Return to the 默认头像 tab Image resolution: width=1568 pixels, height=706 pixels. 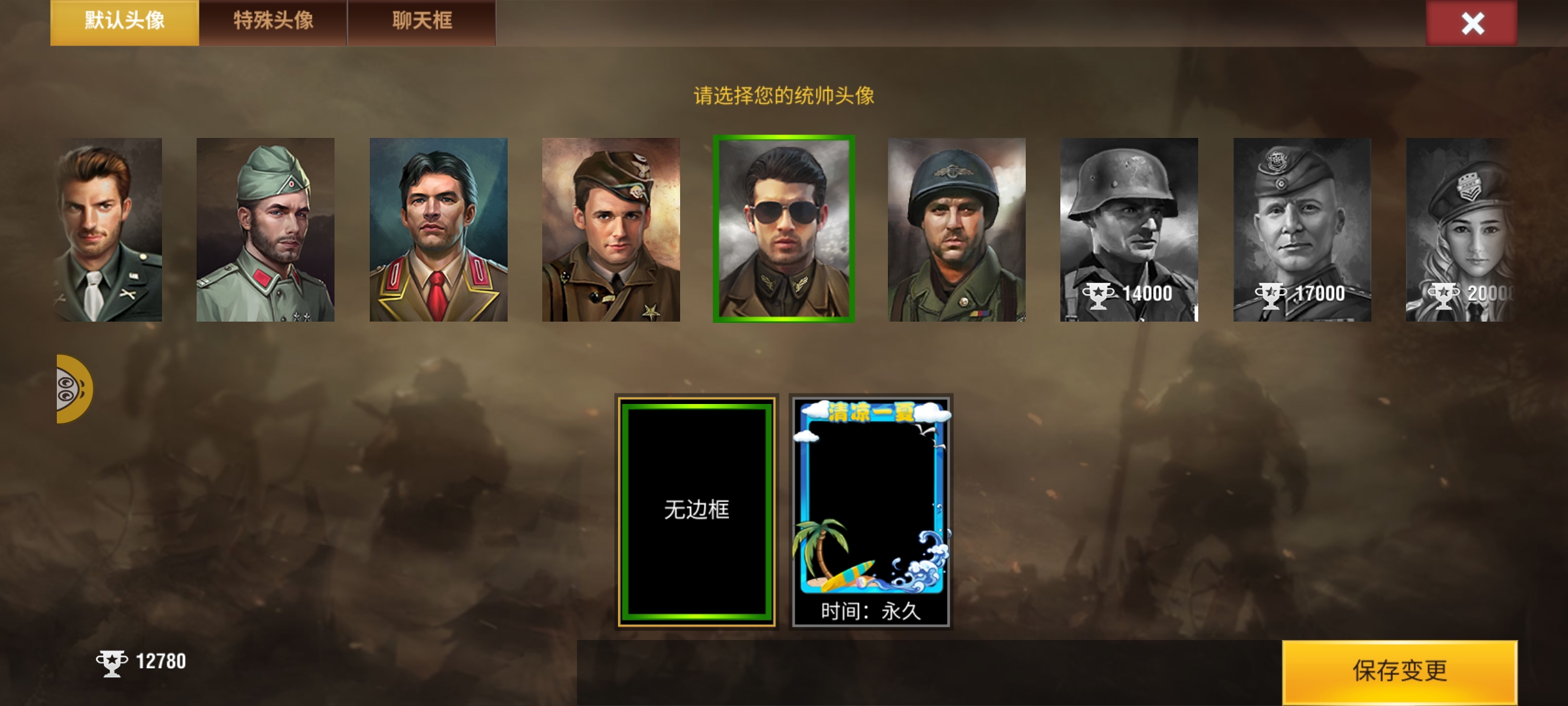pyautogui.click(x=124, y=22)
